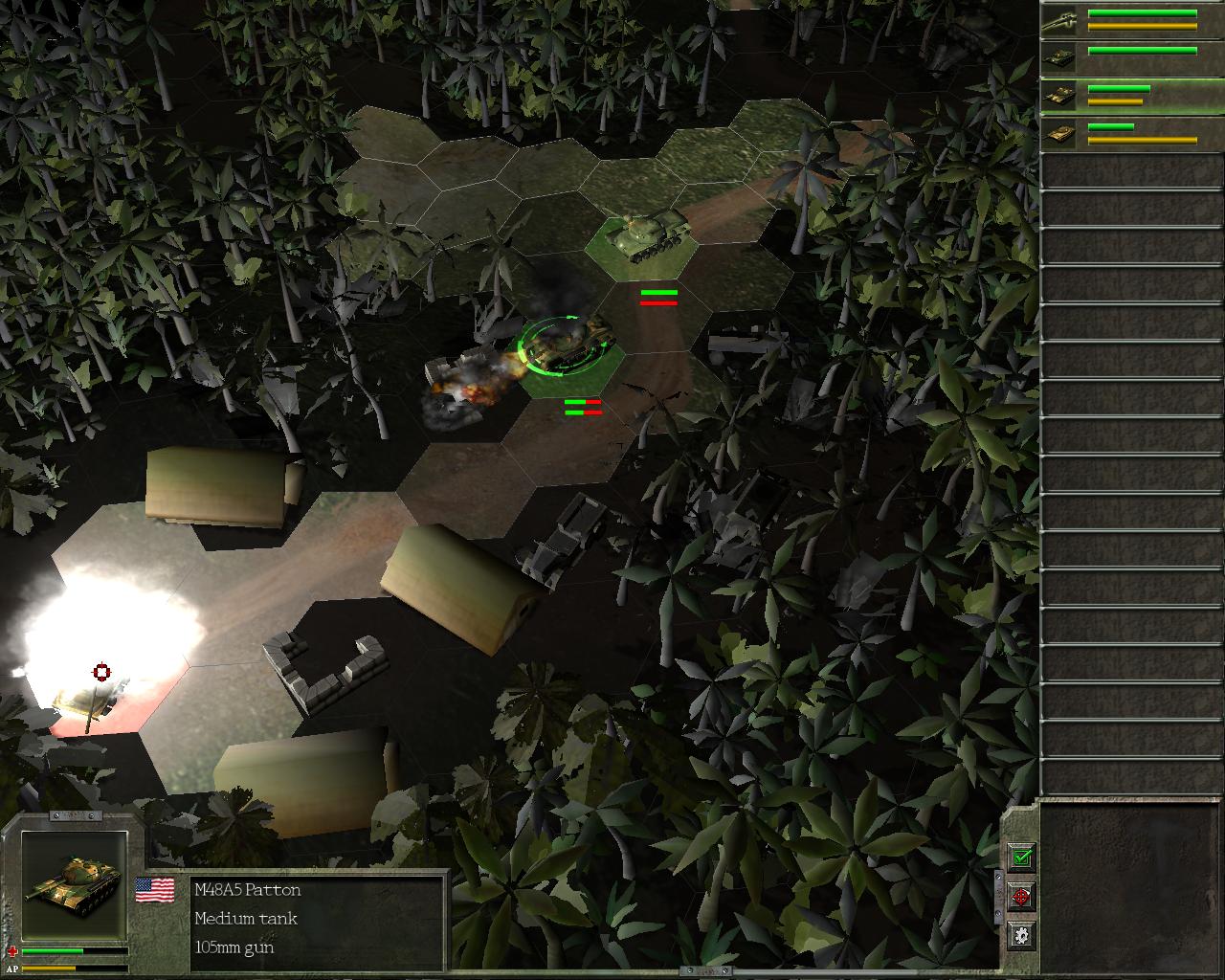Select the red crosshair attack icon
Image resolution: width=1225 pixels, height=980 pixels.
pyautogui.click(x=1021, y=897)
